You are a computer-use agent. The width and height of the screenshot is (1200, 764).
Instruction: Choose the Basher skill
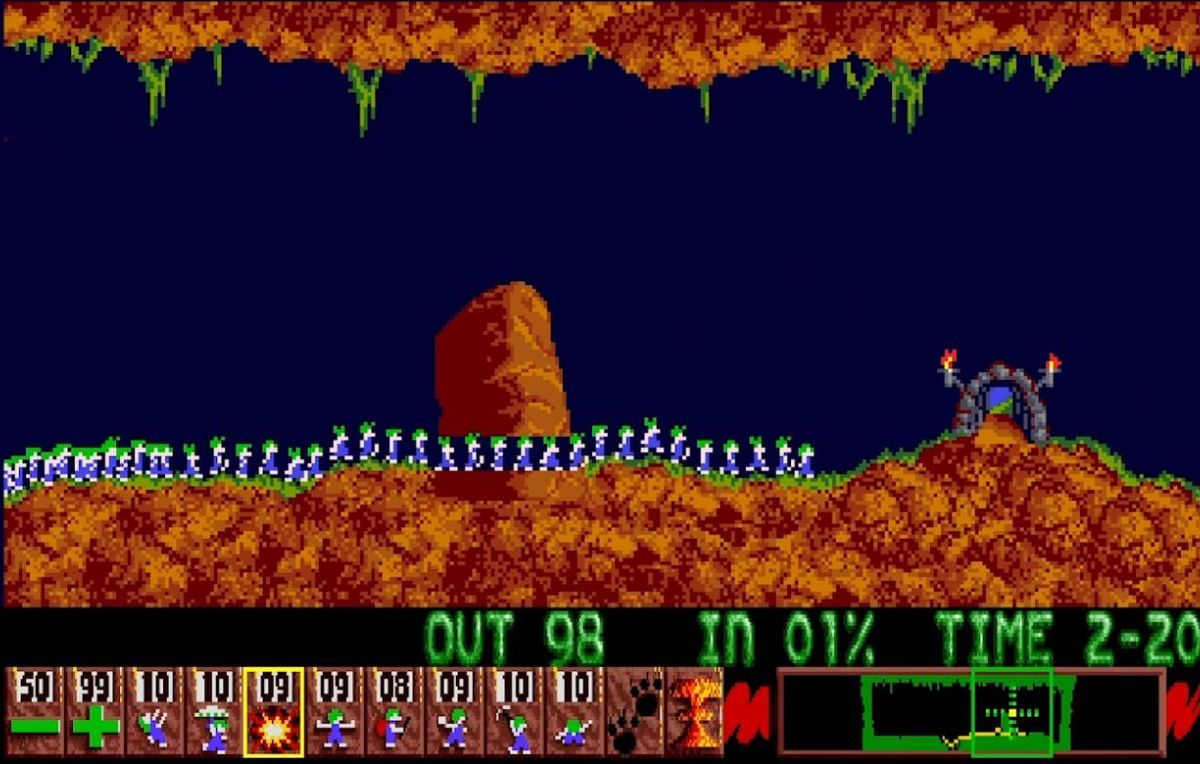click(x=455, y=712)
